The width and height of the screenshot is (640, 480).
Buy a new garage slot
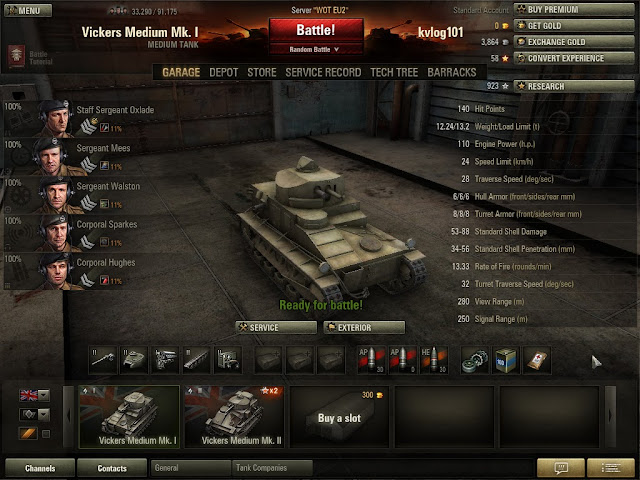tap(339, 417)
